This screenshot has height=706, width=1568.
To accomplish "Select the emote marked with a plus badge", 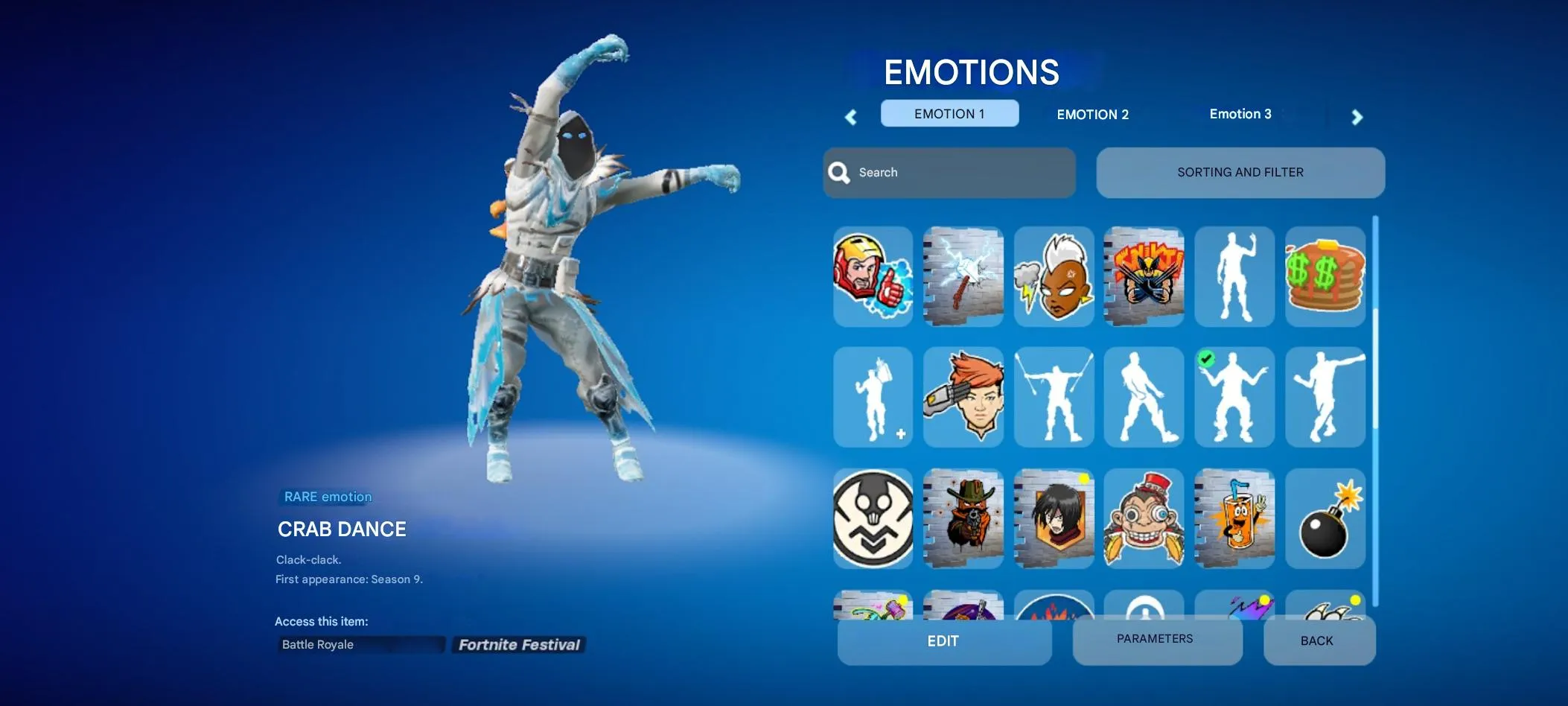I will tap(872, 397).
